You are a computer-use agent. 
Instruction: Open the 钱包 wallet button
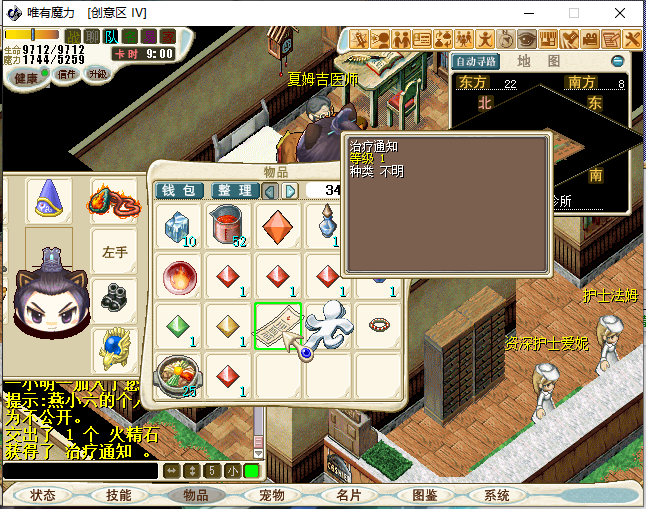[x=180, y=190]
